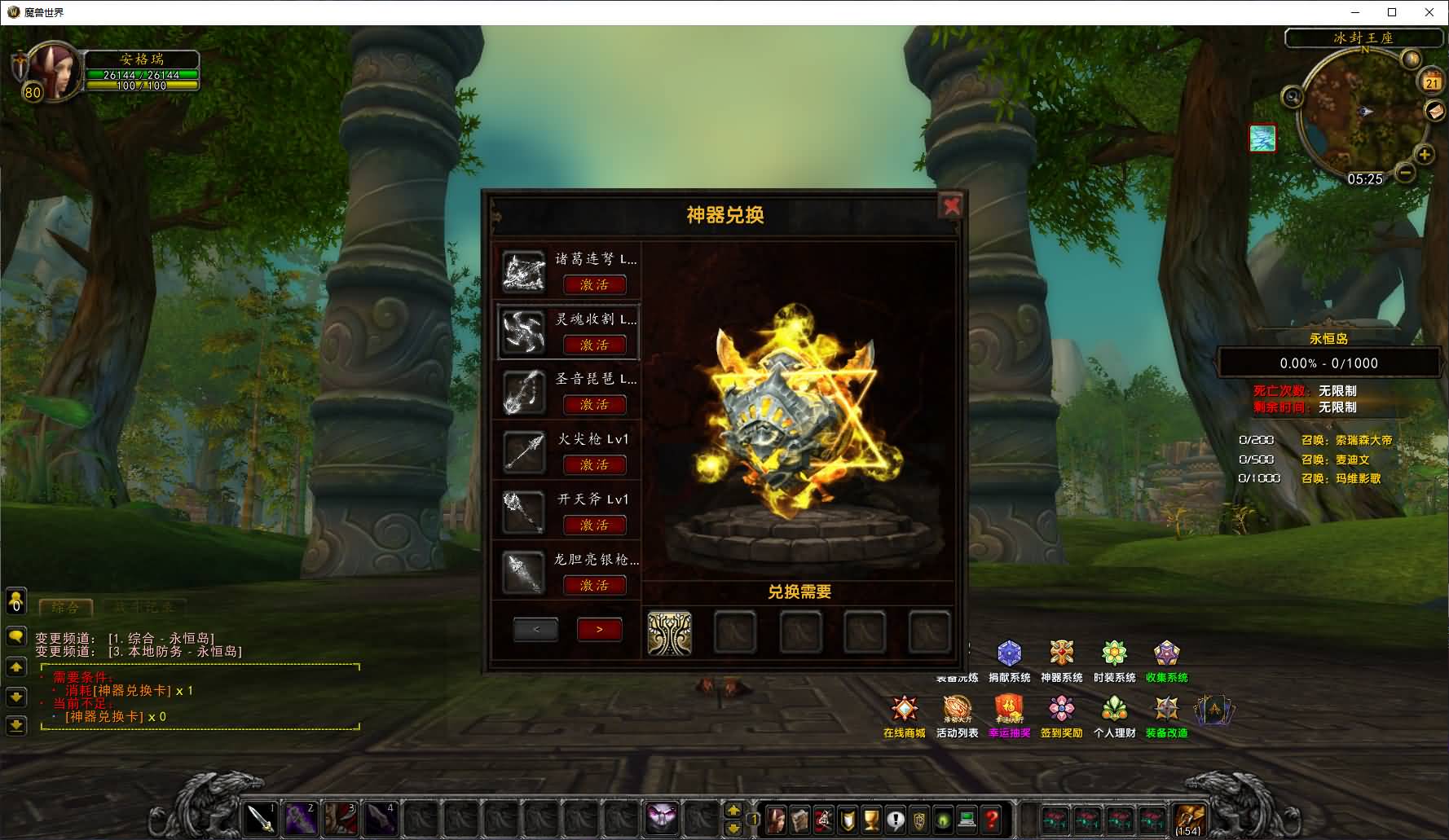
Task: Go to next page with the > arrow
Action: (x=599, y=629)
